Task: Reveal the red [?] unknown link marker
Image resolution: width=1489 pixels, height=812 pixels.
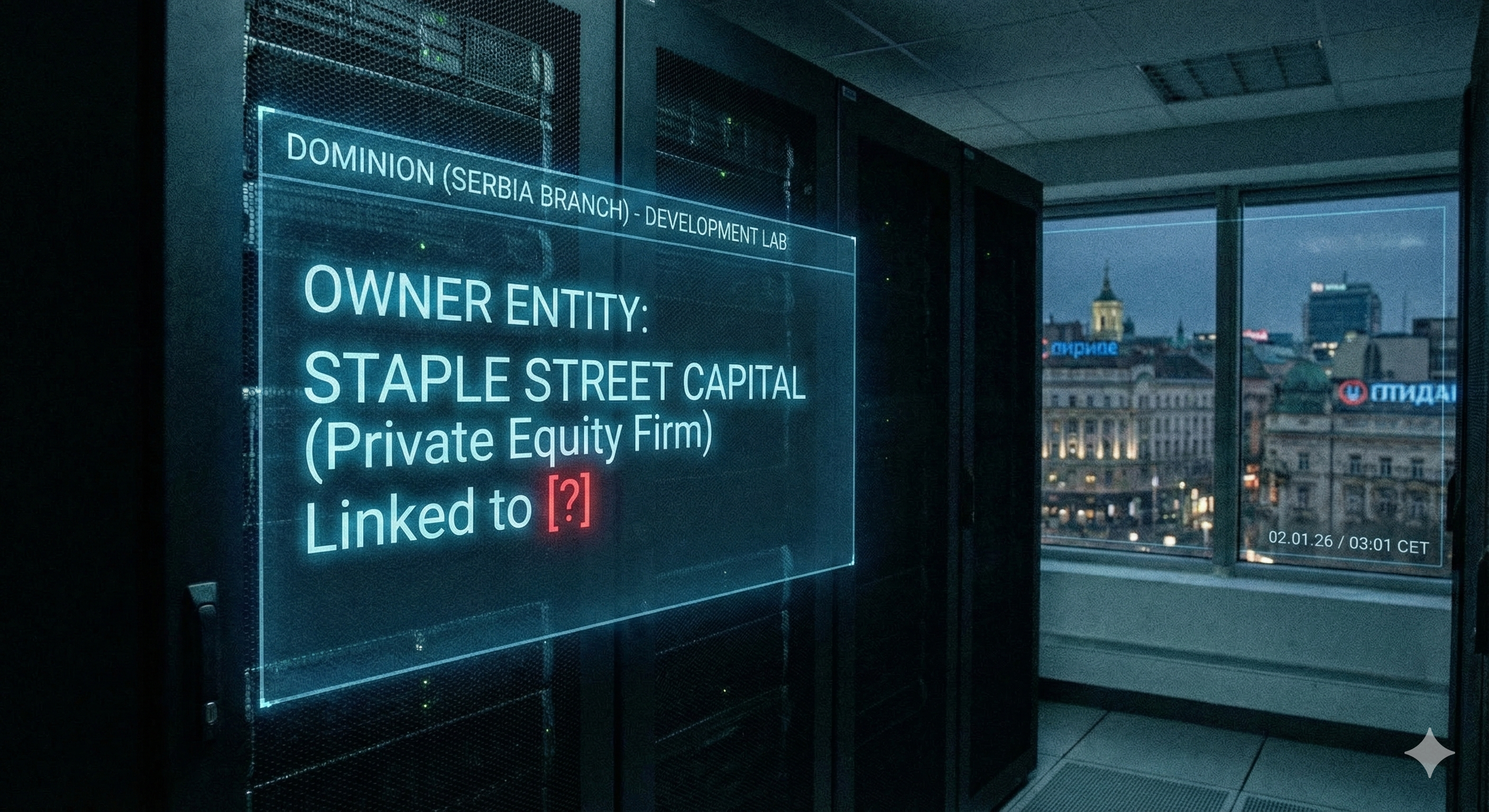Action: click(x=569, y=502)
